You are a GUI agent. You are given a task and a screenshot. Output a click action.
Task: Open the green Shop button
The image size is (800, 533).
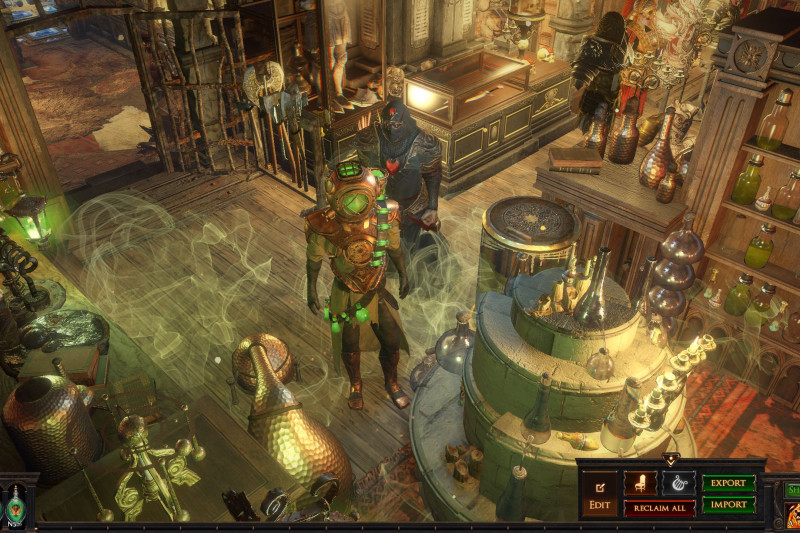pos(791,490)
